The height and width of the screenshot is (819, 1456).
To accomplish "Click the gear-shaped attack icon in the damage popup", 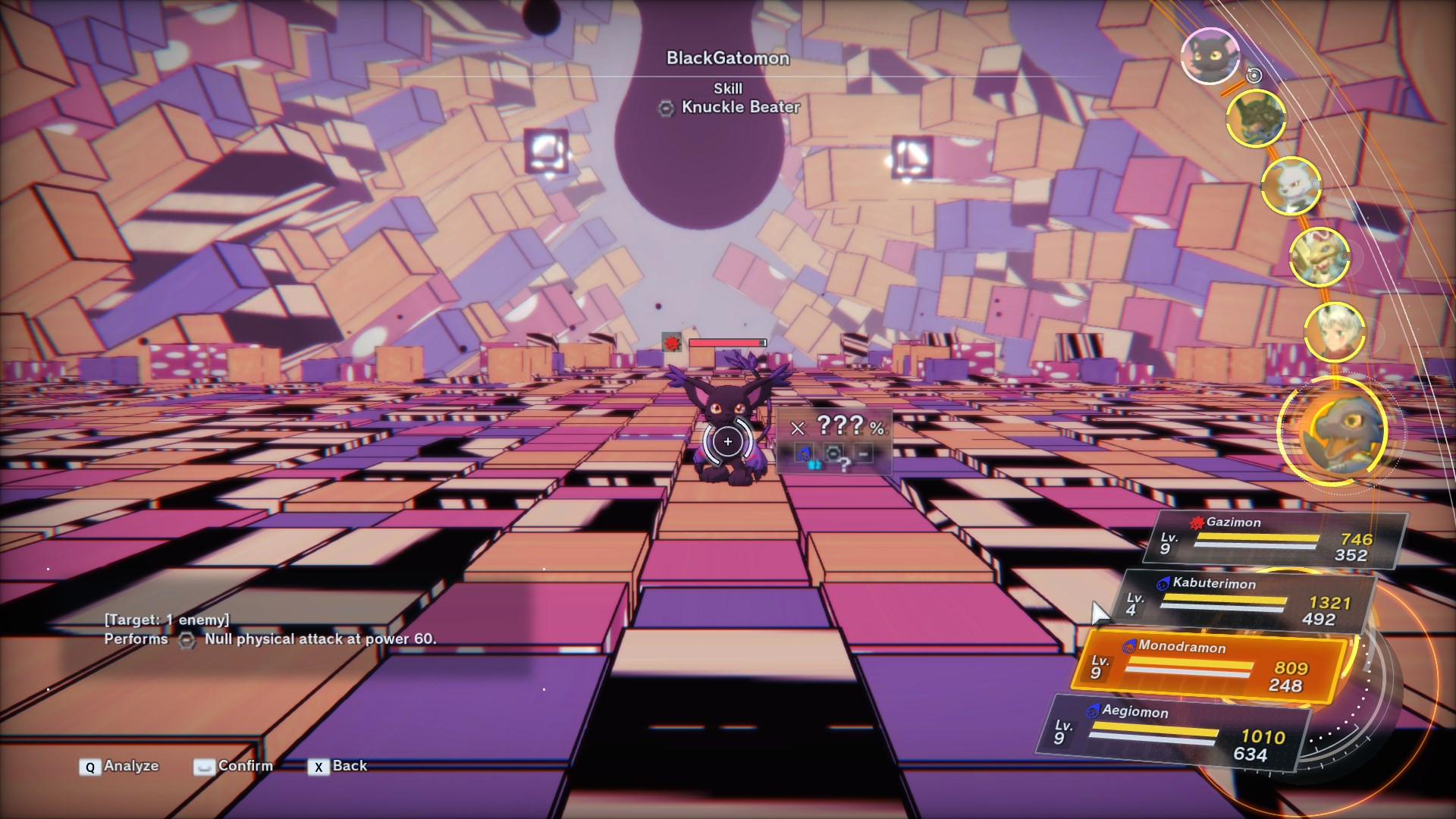I will (x=833, y=452).
